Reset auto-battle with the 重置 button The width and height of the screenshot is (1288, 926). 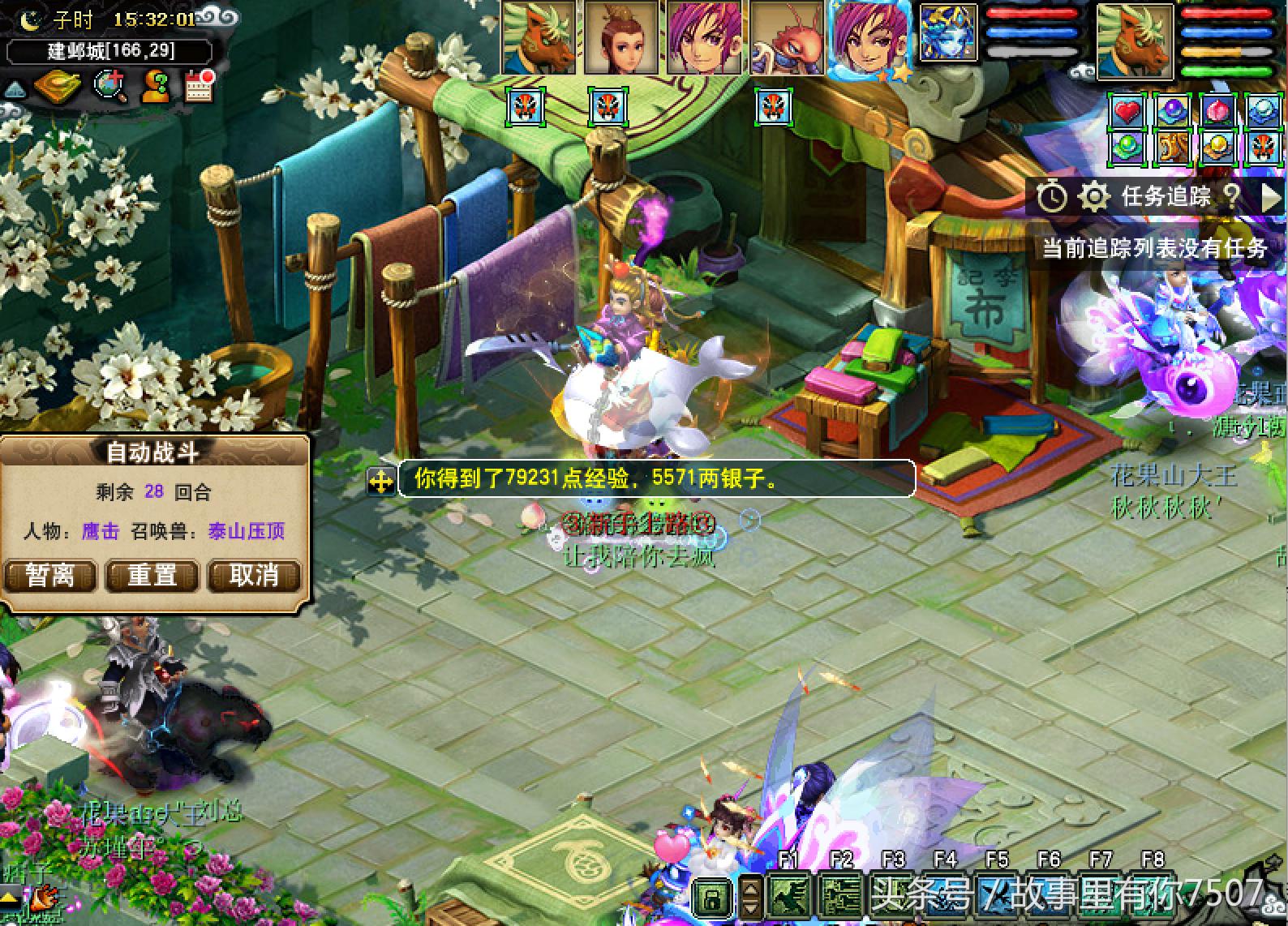(152, 575)
